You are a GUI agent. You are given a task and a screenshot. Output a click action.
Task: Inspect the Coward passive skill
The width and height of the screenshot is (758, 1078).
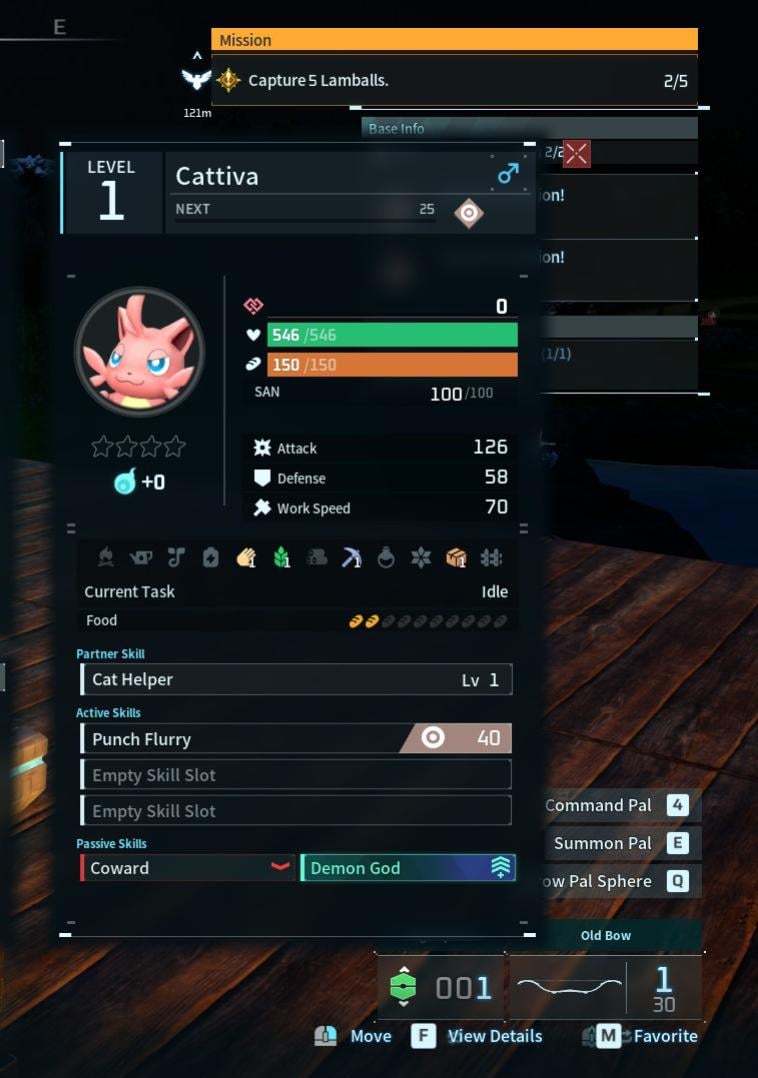(x=188, y=868)
